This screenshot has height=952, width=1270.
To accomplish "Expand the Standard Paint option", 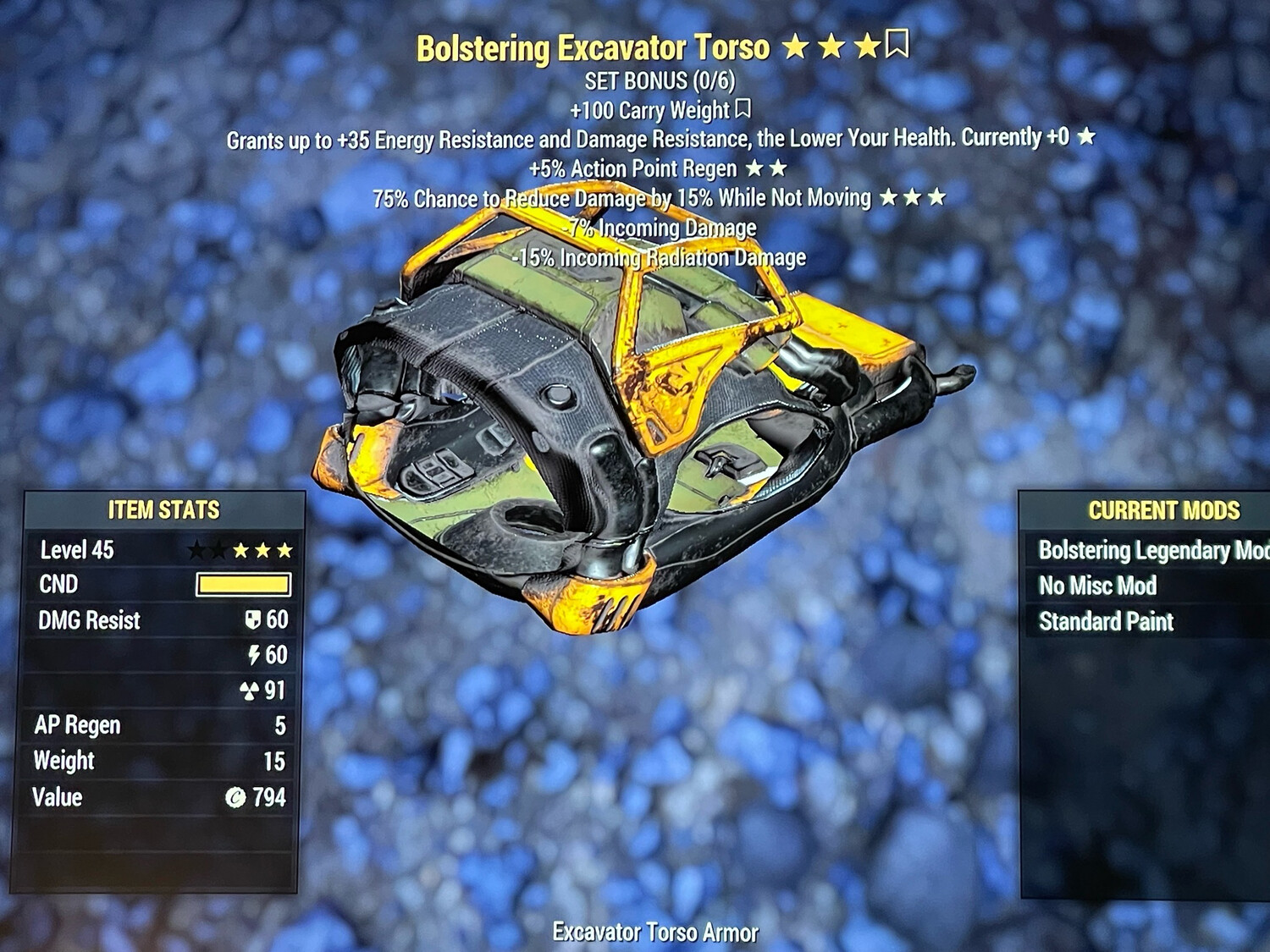I will click(1105, 621).
